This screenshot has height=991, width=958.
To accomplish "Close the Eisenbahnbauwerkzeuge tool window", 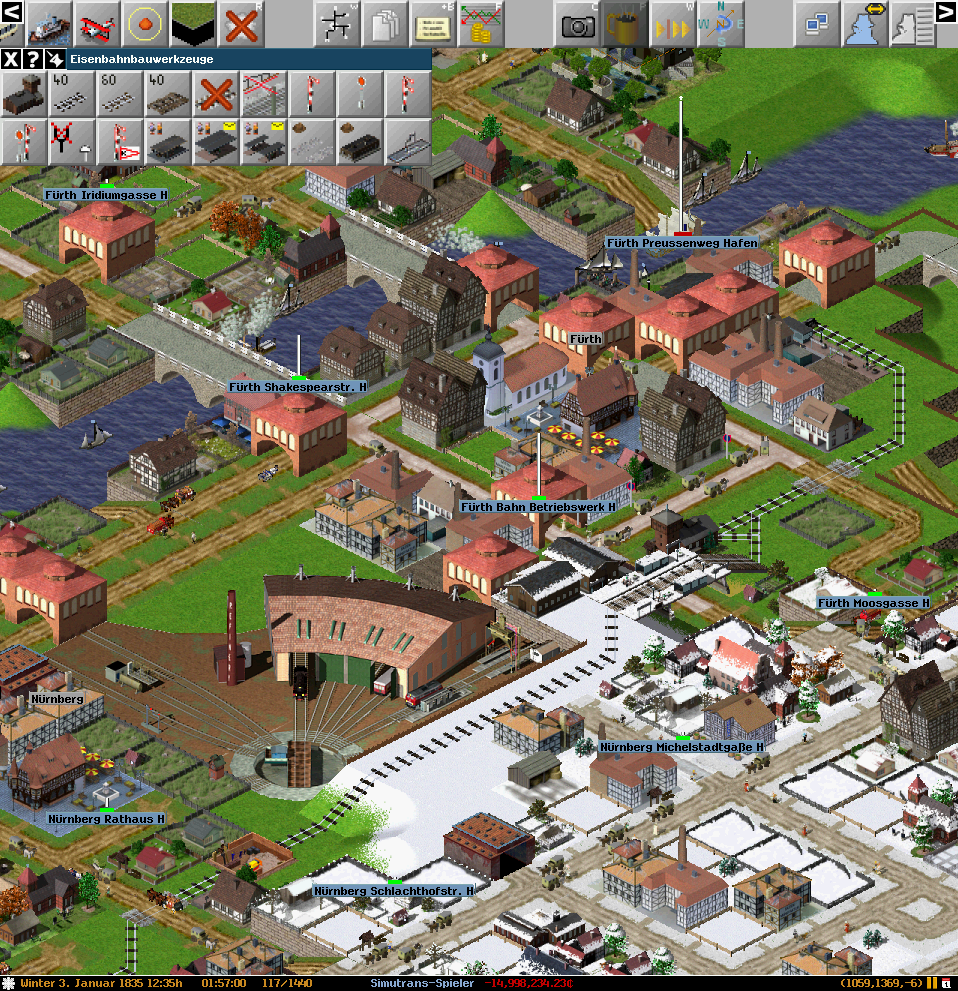I will click(x=10, y=59).
